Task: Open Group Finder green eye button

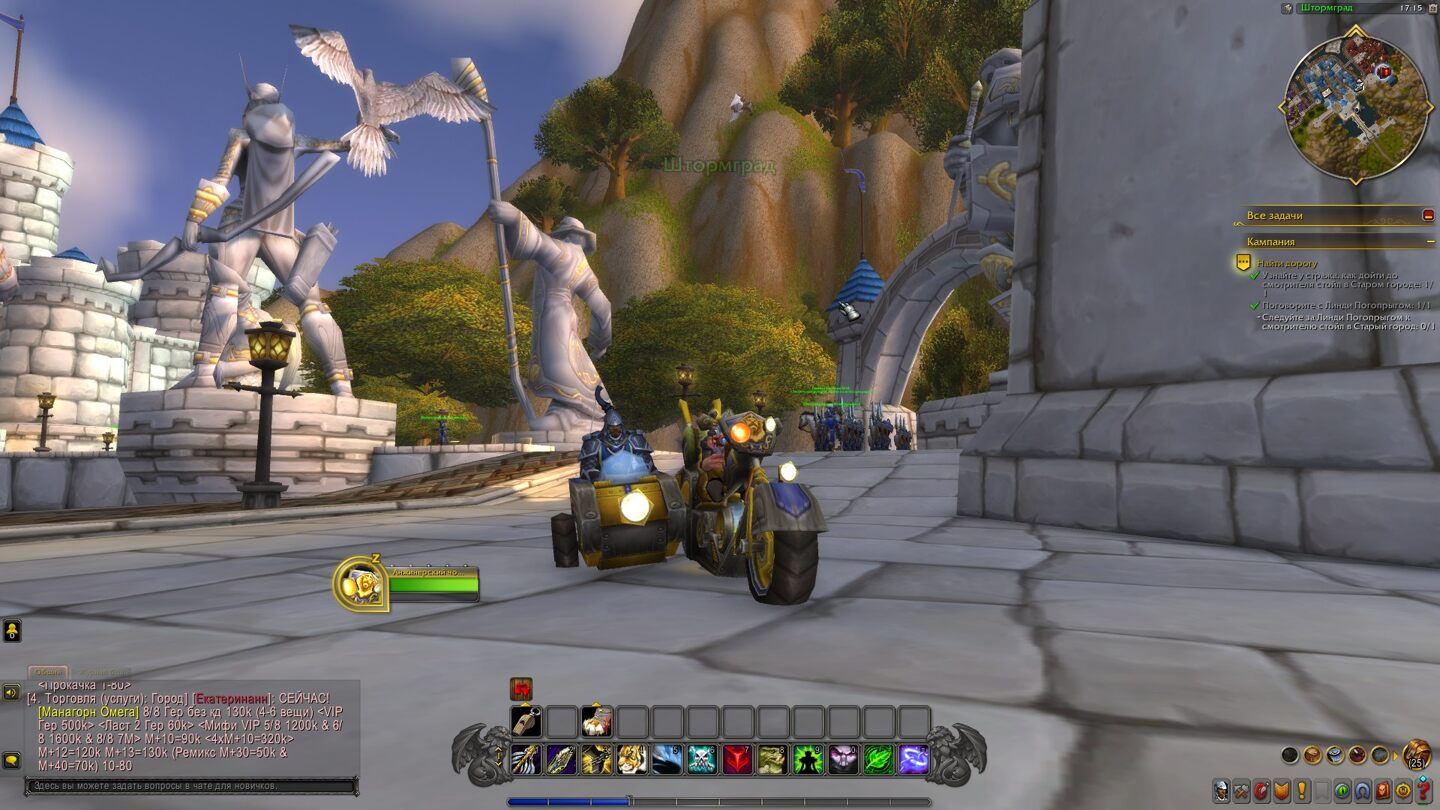Action: [1342, 791]
